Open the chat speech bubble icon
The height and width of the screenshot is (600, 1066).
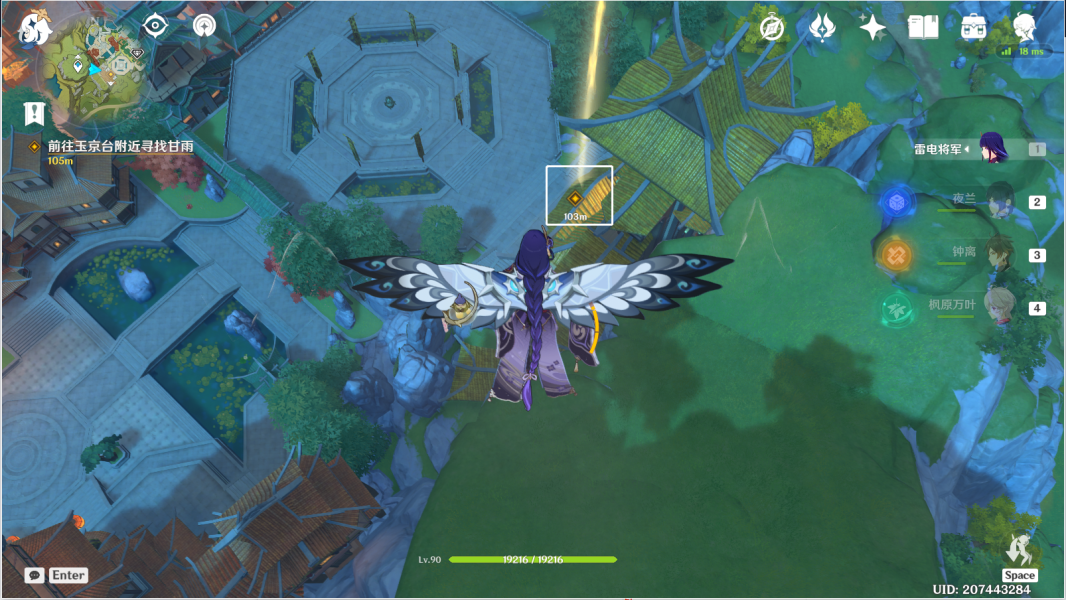35,575
